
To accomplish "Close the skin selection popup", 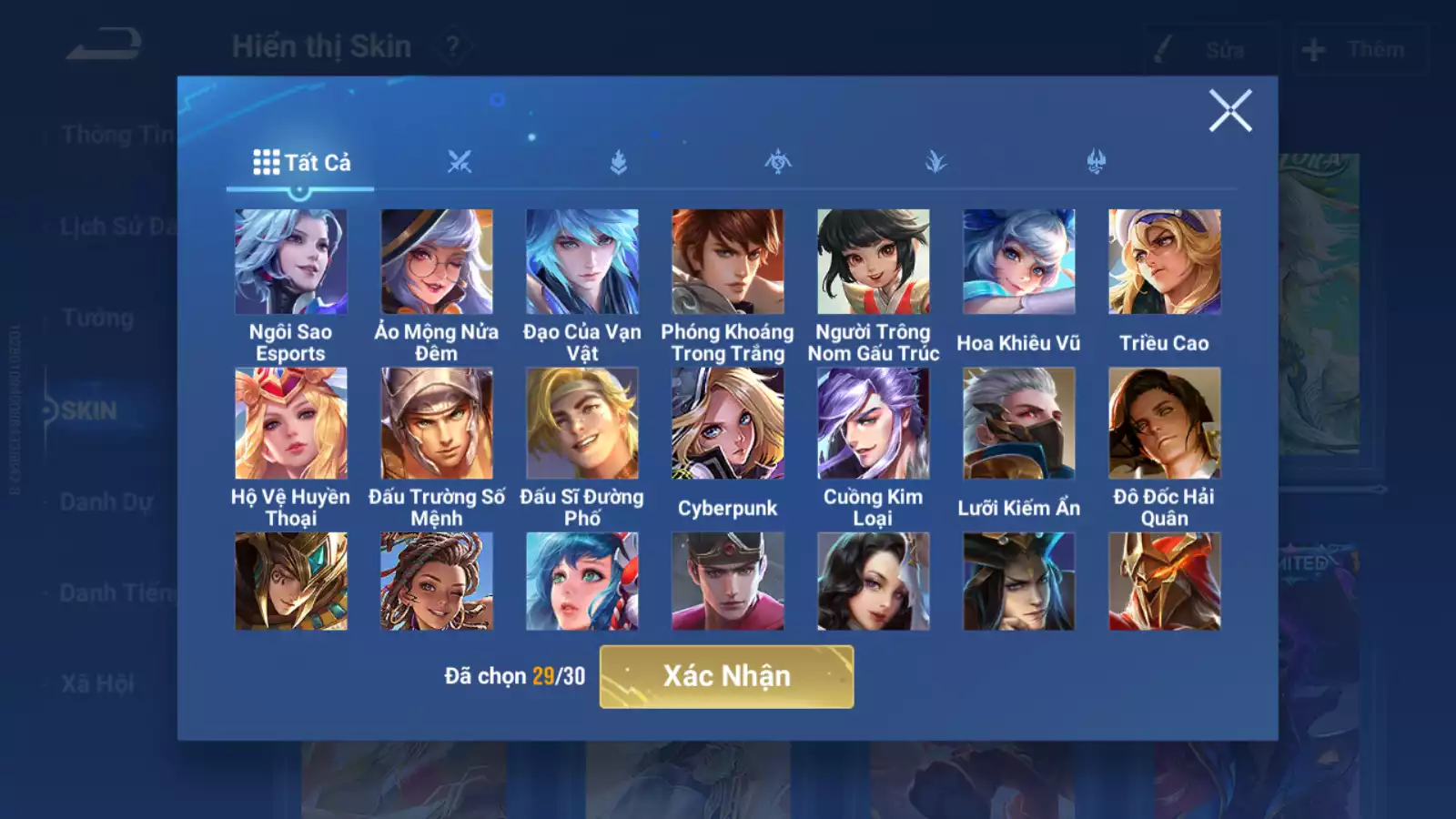I will (1230, 111).
